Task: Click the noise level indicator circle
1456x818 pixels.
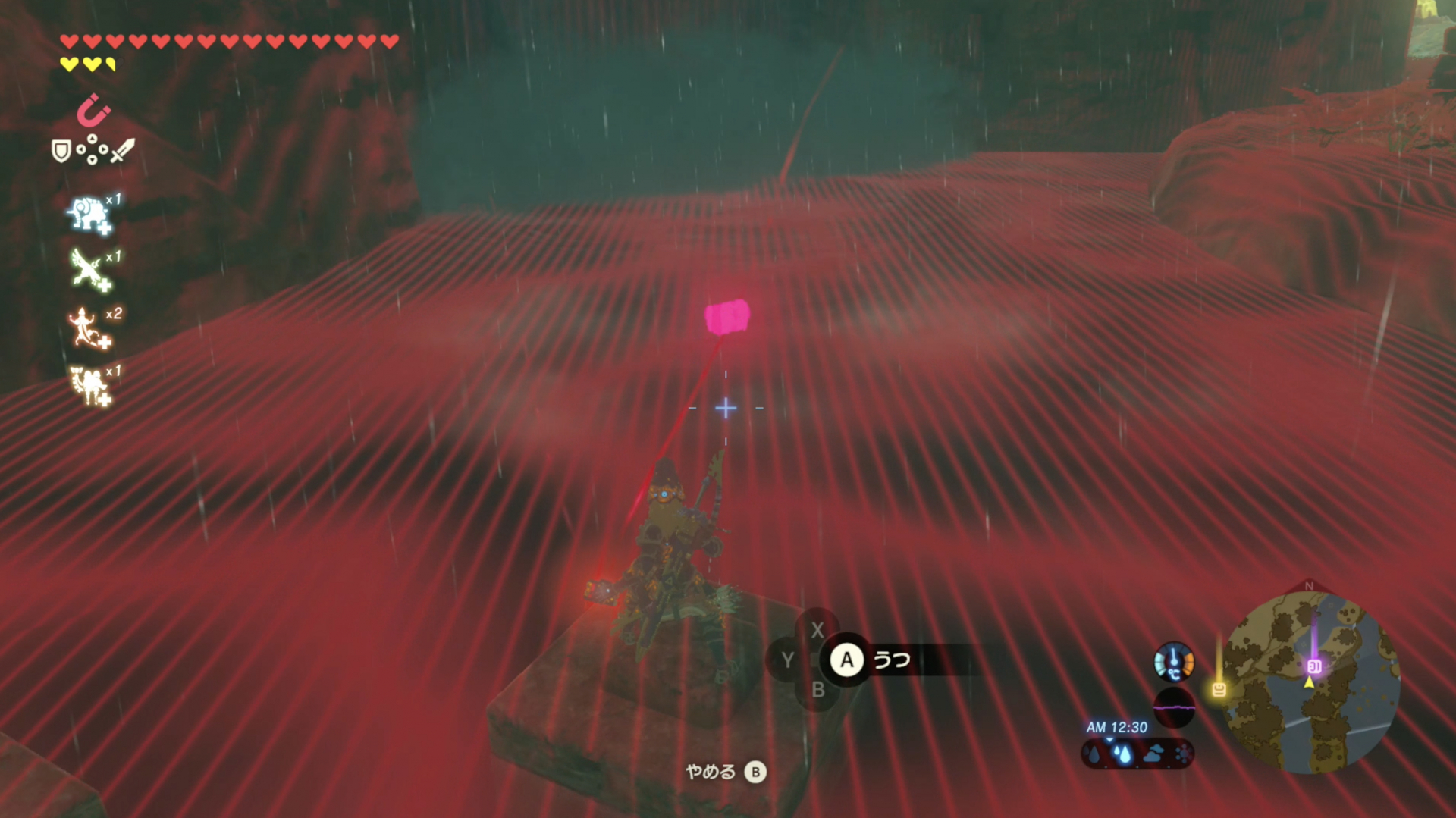Action: [x=1174, y=707]
